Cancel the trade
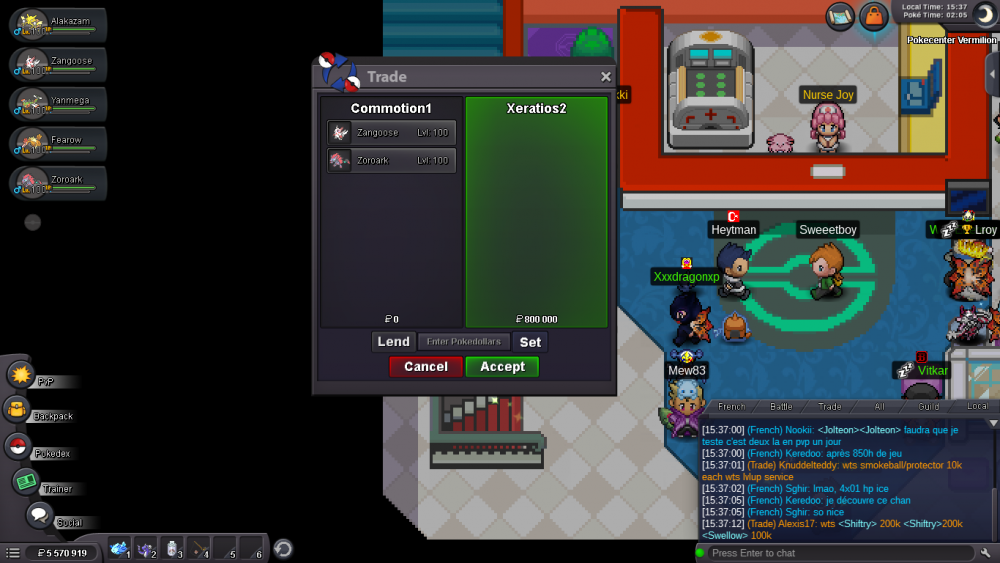 click(x=426, y=367)
